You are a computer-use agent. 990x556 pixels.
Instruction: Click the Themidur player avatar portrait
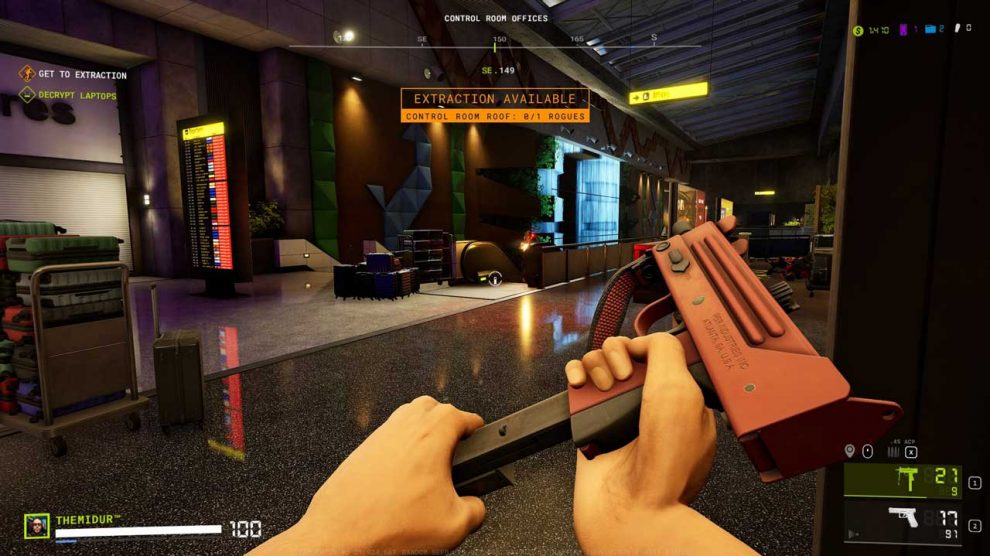pyautogui.click(x=37, y=525)
